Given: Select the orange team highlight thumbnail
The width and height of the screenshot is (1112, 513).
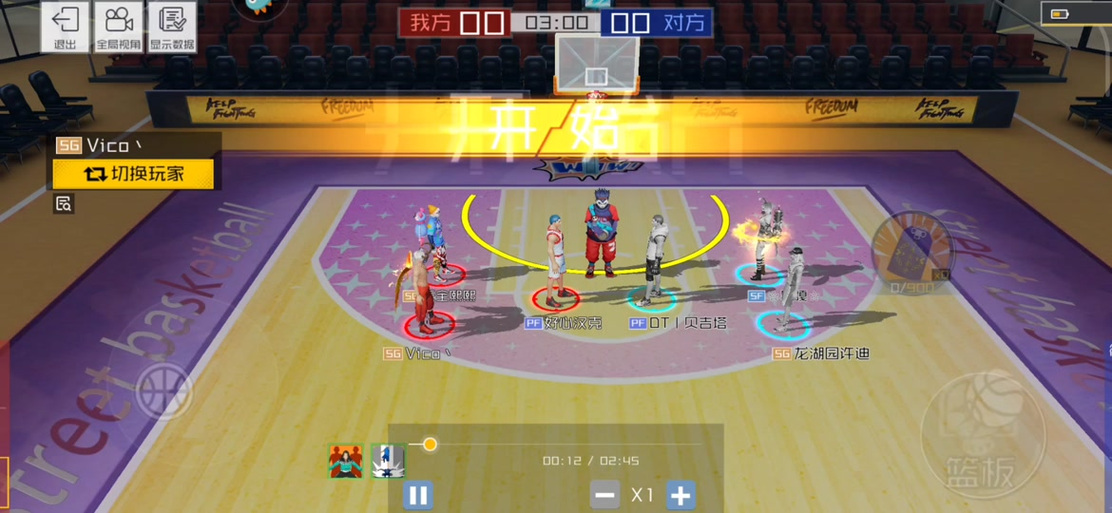Looking at the screenshot, I should point(346,460).
